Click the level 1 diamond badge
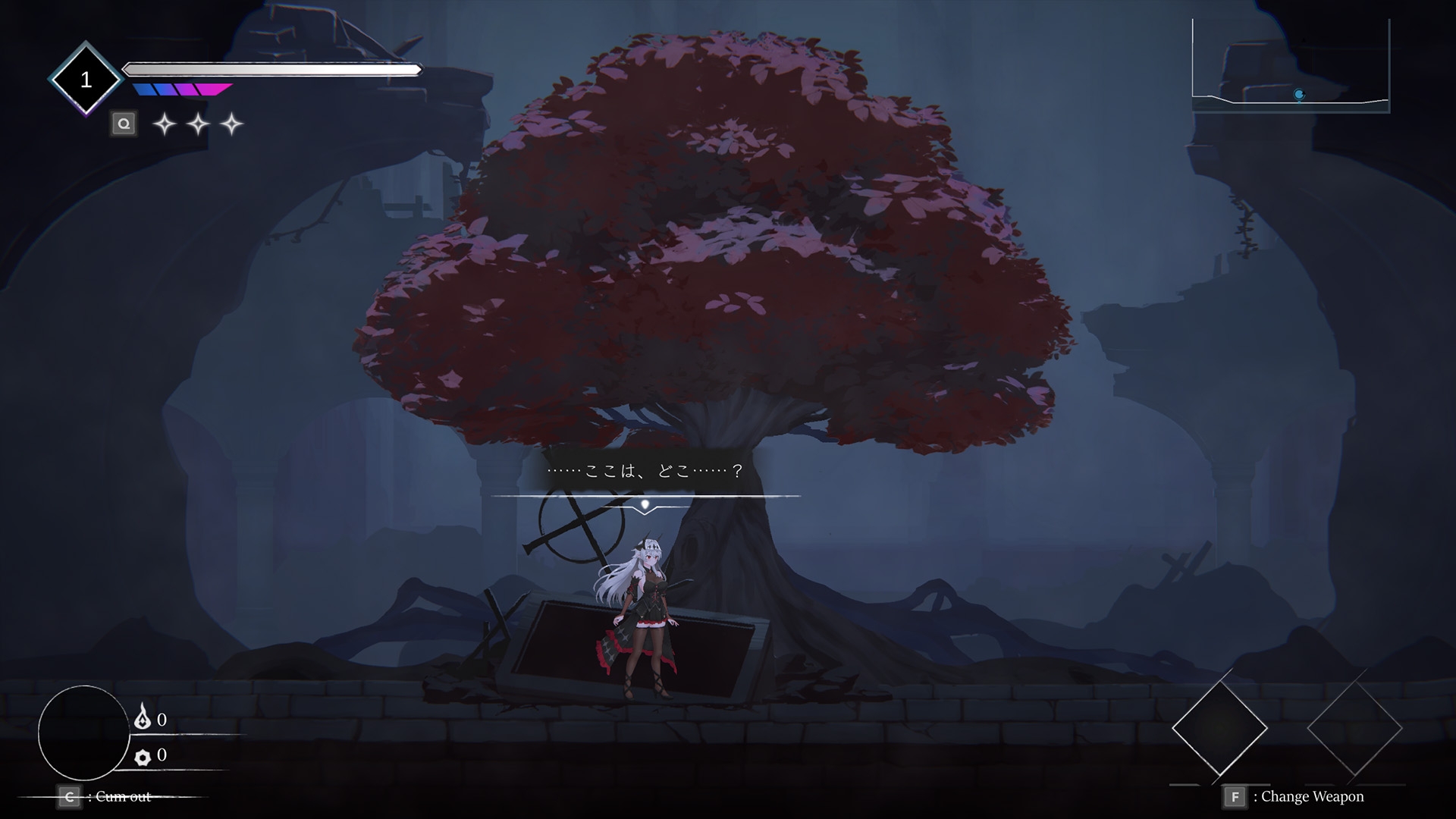 tap(86, 80)
